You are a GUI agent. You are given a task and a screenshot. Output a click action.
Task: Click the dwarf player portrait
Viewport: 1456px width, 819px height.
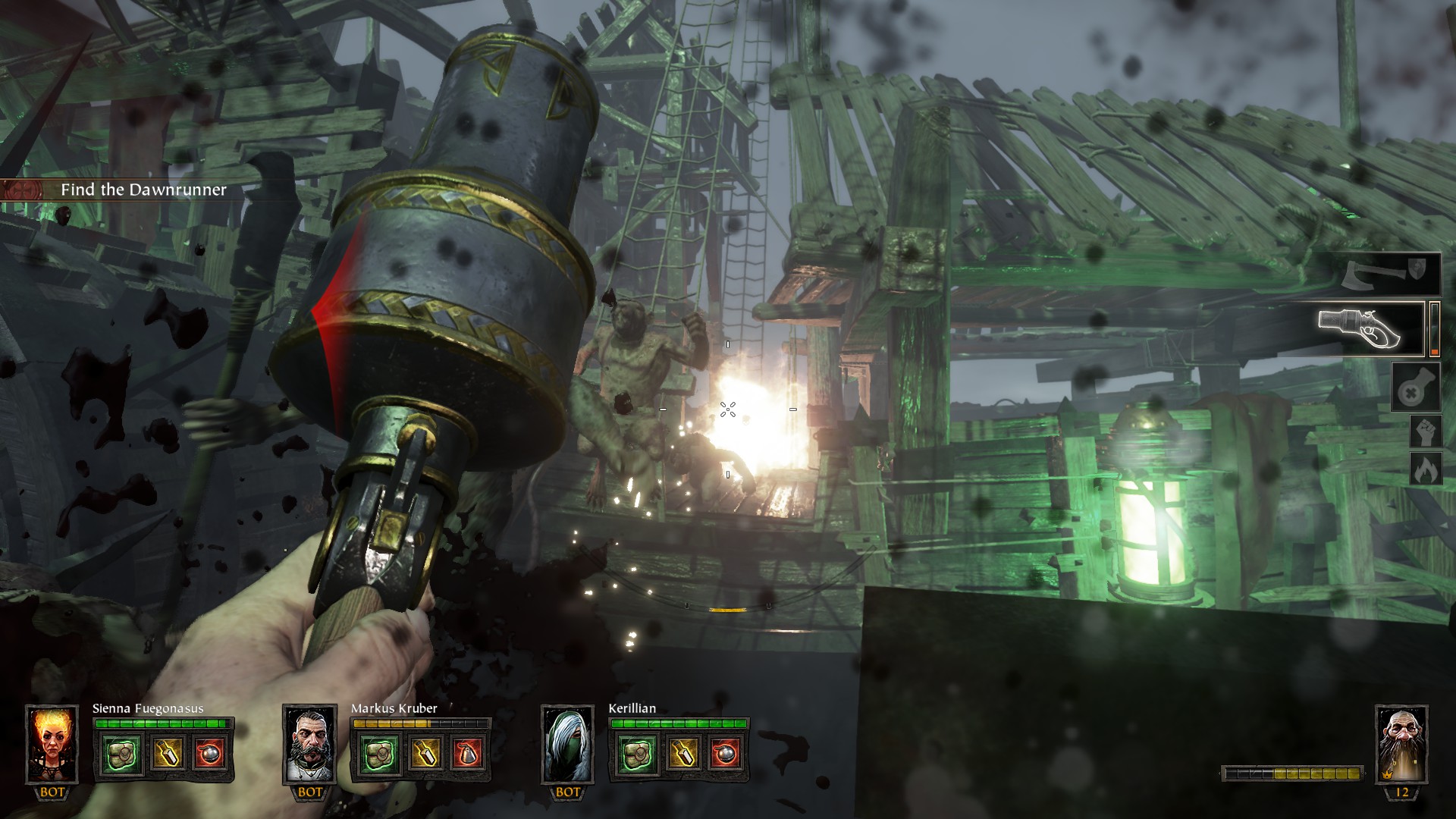coord(1401,744)
